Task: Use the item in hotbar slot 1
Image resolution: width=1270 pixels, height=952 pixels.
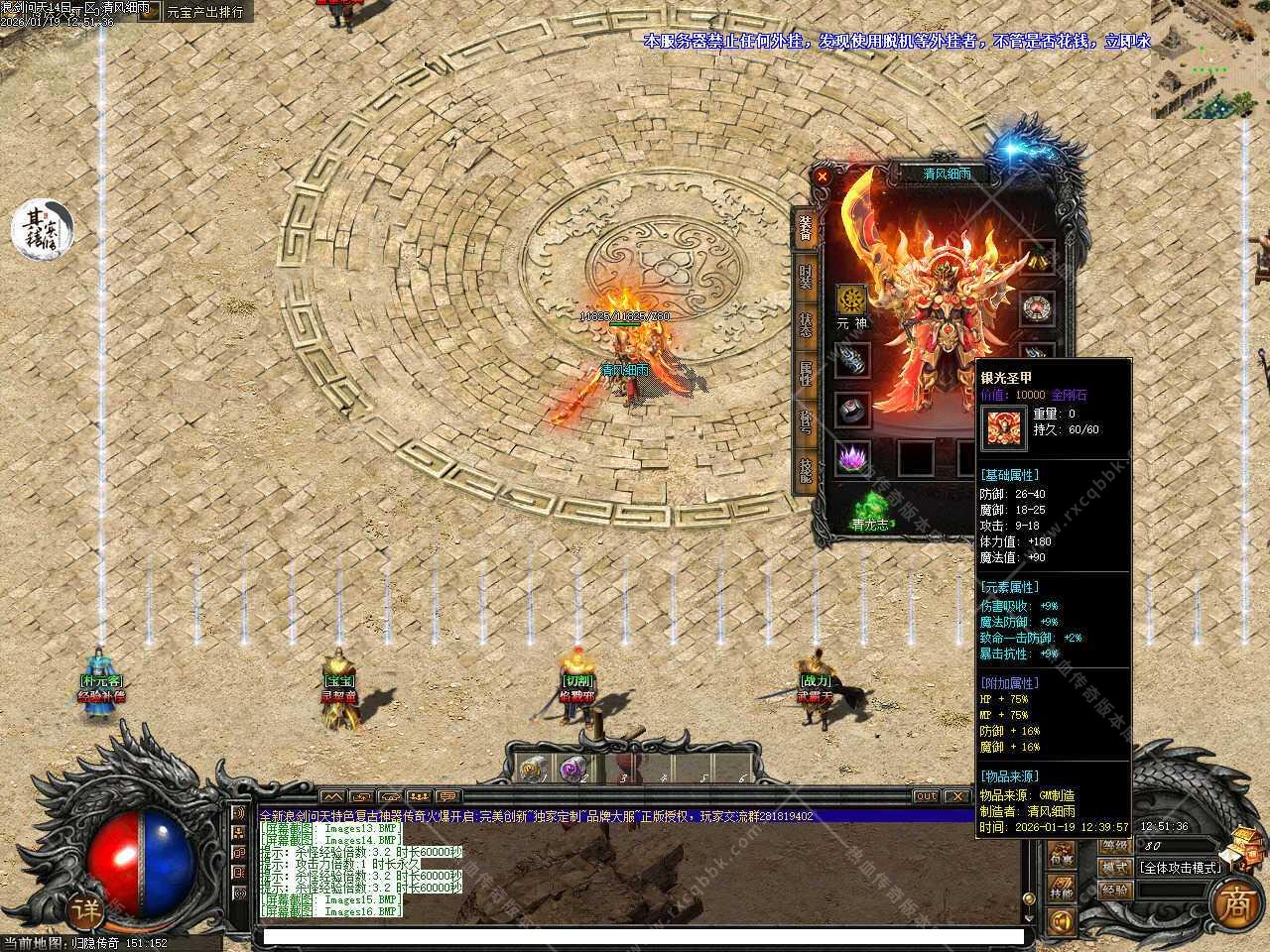Action: tap(533, 768)
